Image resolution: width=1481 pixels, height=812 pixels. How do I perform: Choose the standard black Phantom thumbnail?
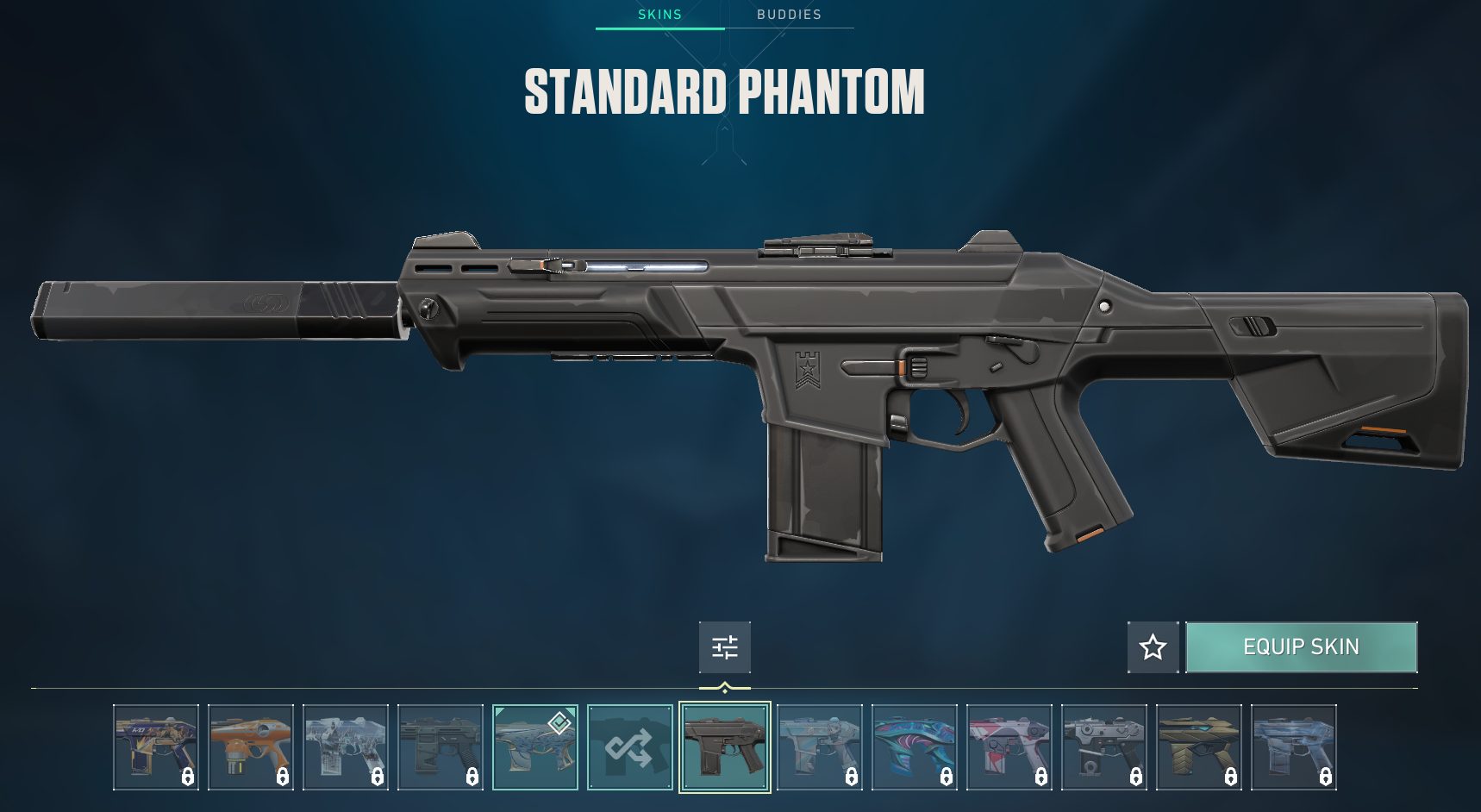click(x=724, y=747)
